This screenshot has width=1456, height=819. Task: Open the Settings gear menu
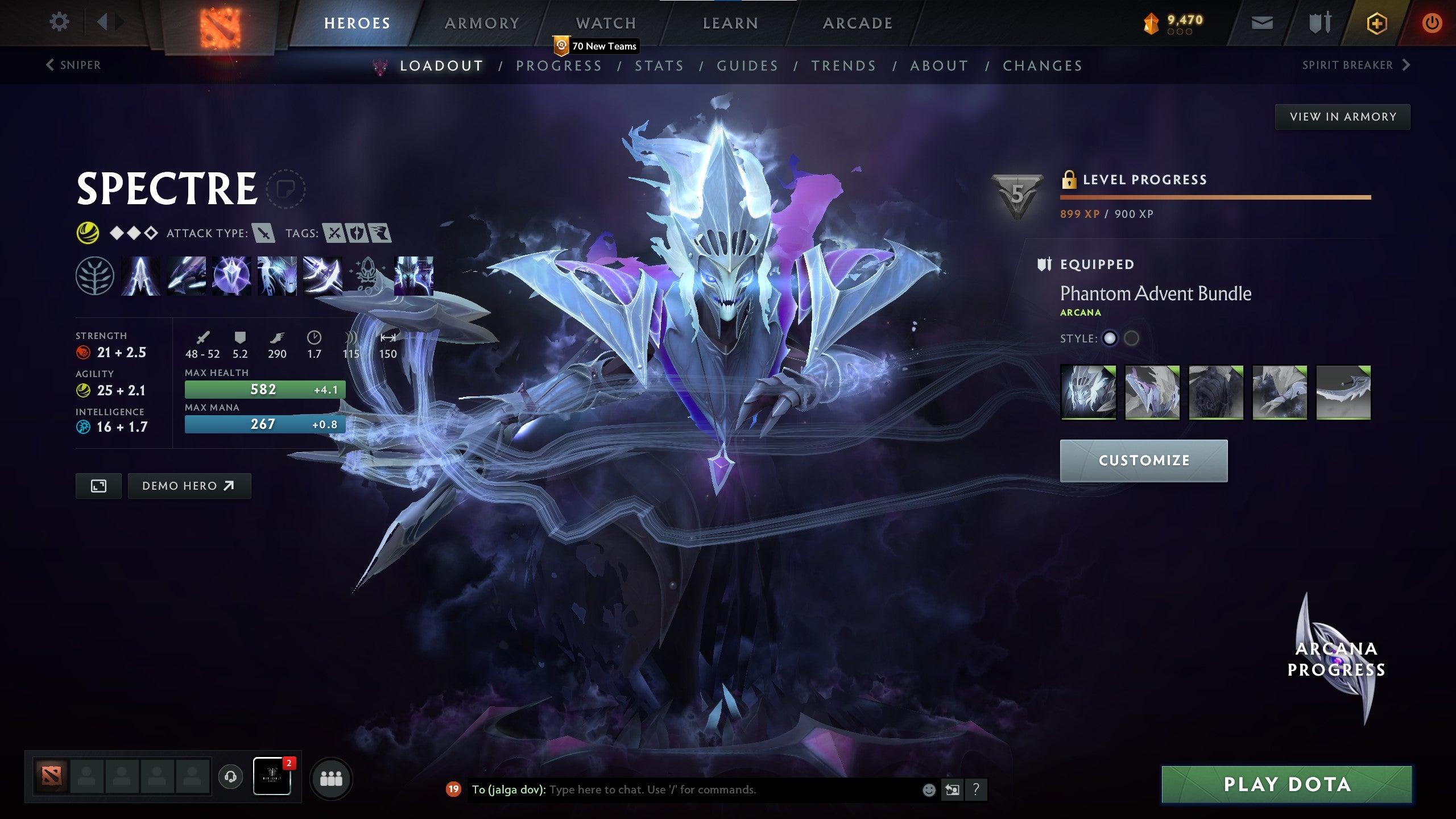click(59, 22)
